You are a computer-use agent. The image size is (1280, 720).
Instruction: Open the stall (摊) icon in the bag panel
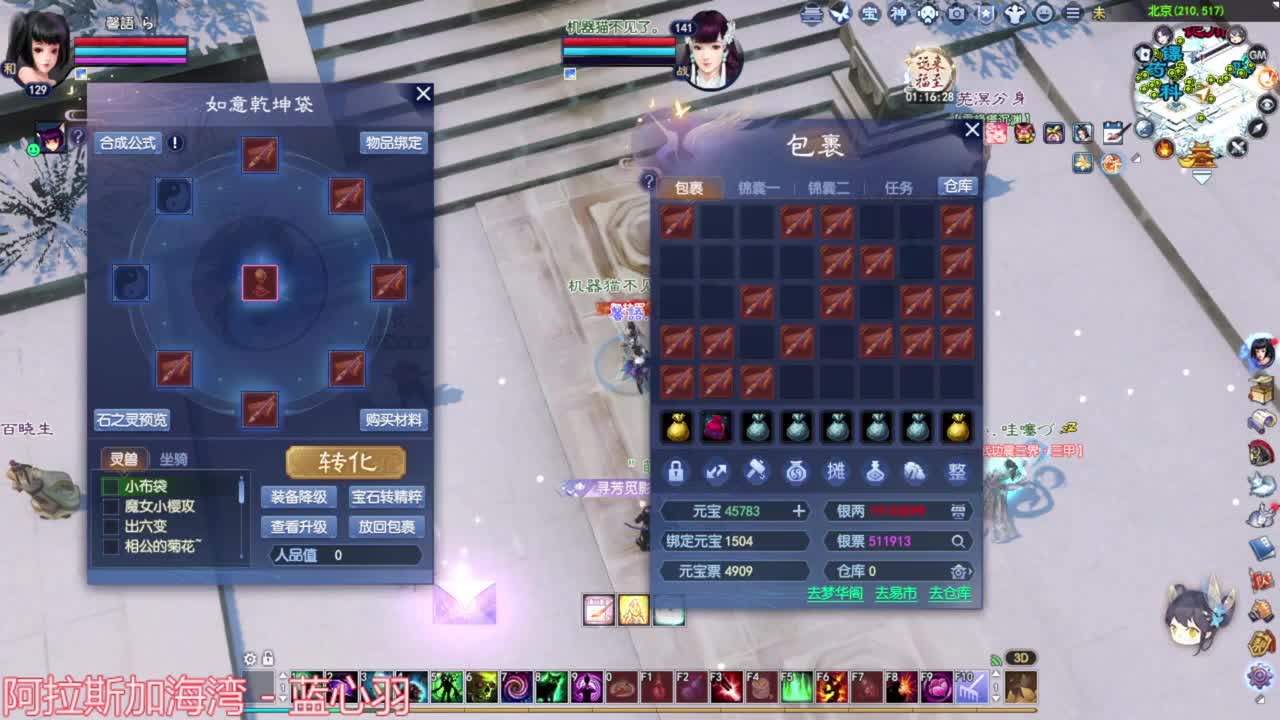pyautogui.click(x=836, y=472)
